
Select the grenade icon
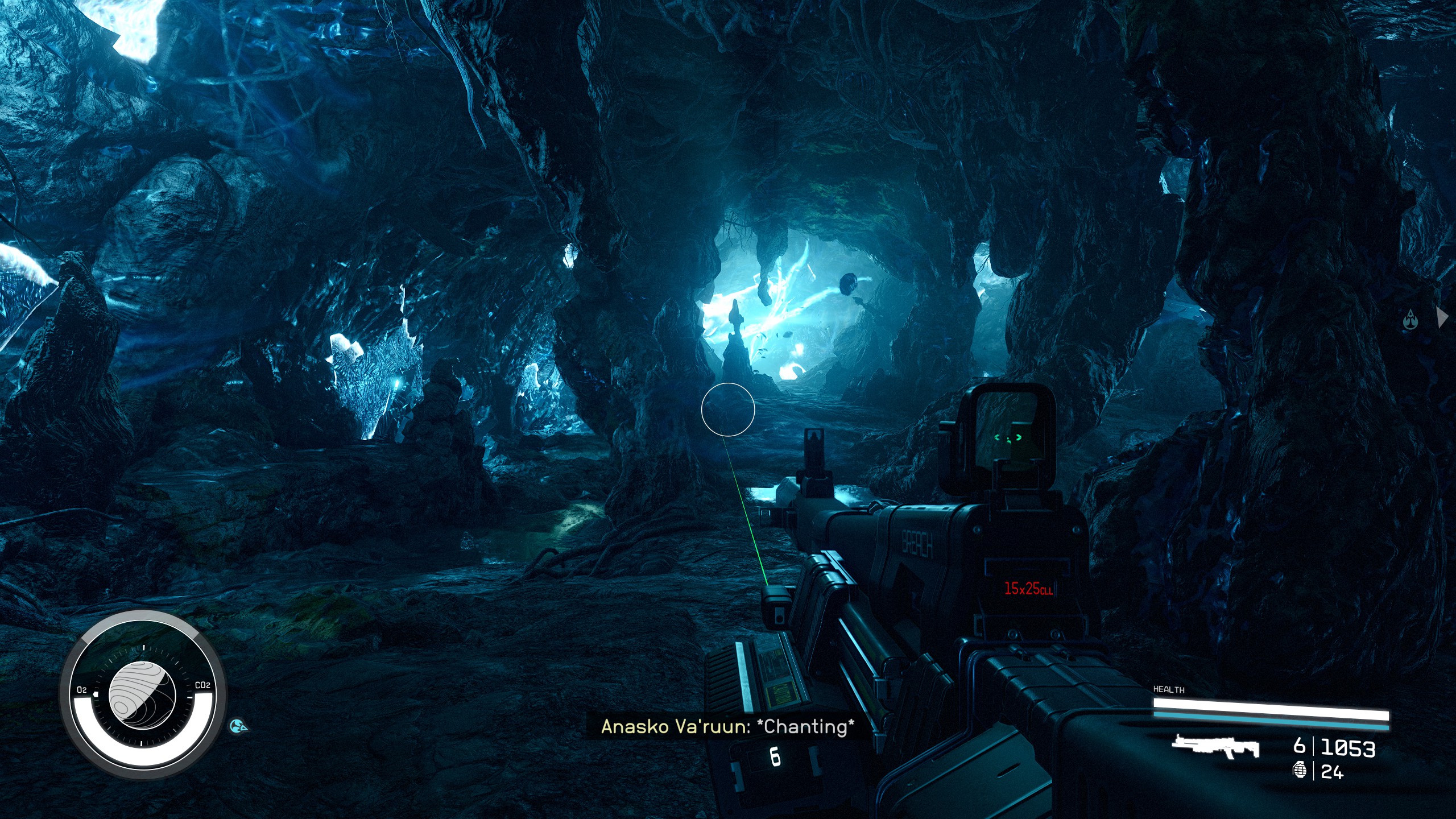coord(1300,771)
